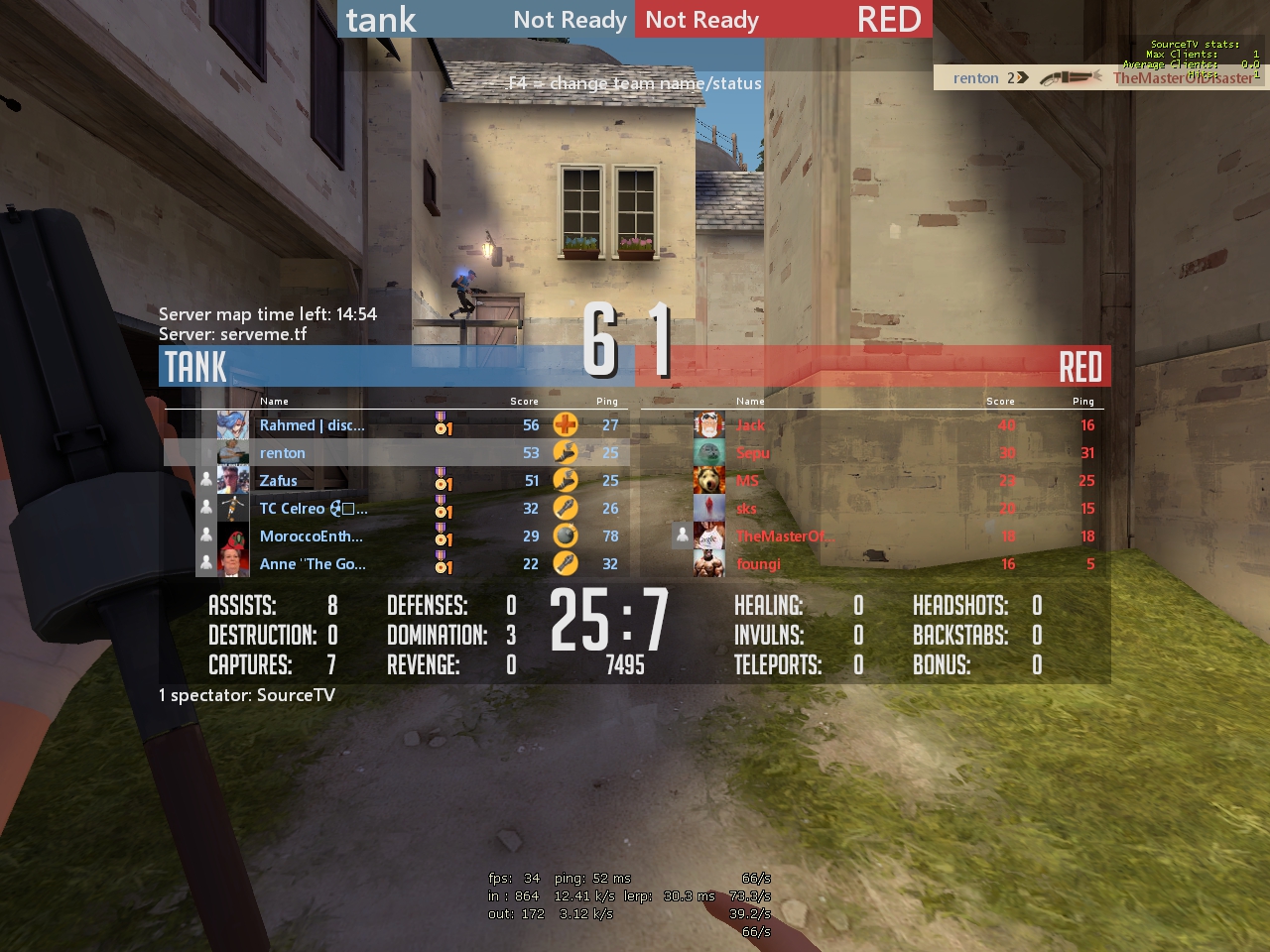Select player Zafus in the TANK team list
This screenshot has height=952, width=1270.
279,481
